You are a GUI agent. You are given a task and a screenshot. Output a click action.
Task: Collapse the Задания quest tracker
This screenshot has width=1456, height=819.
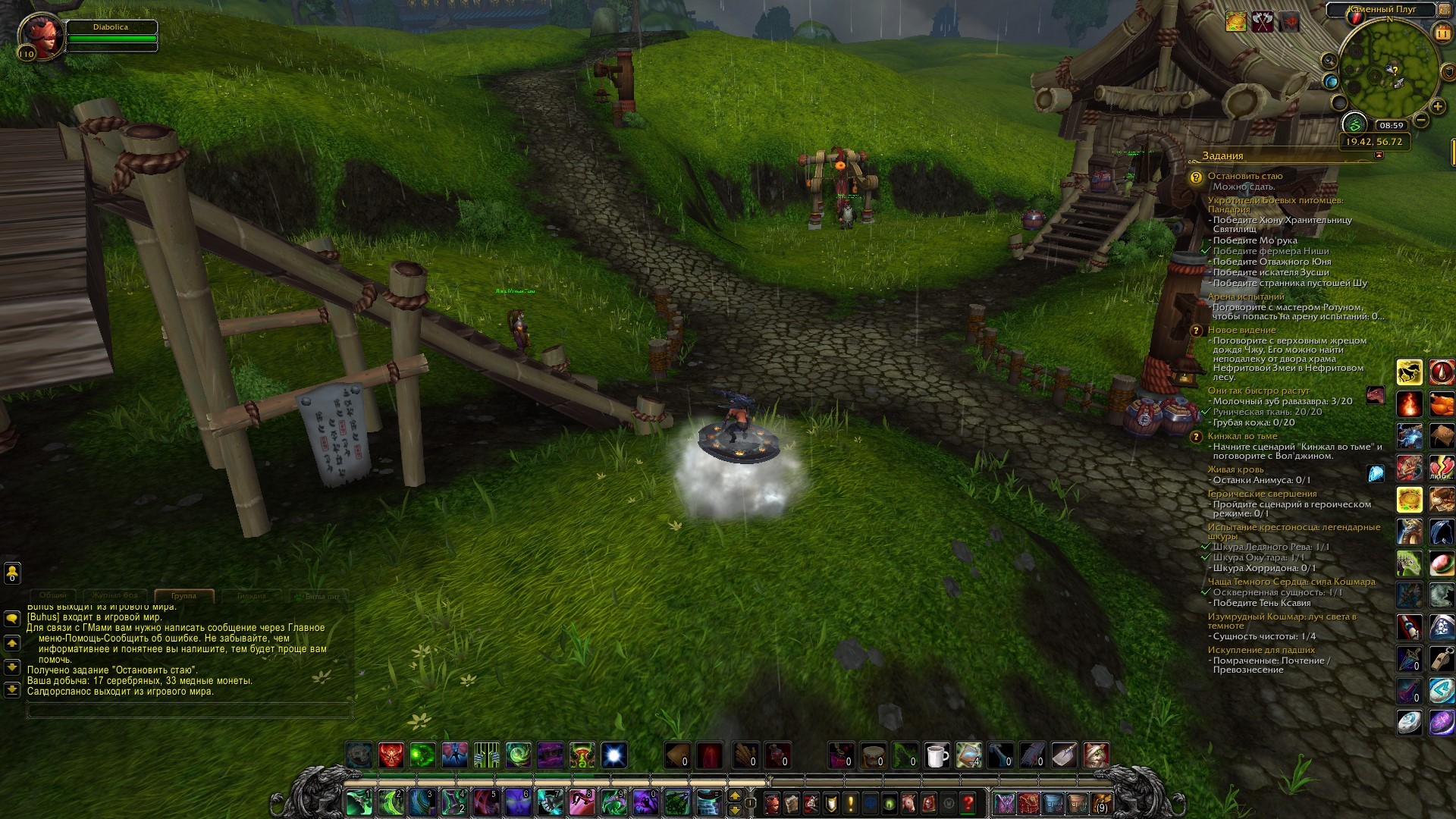coord(1379,155)
